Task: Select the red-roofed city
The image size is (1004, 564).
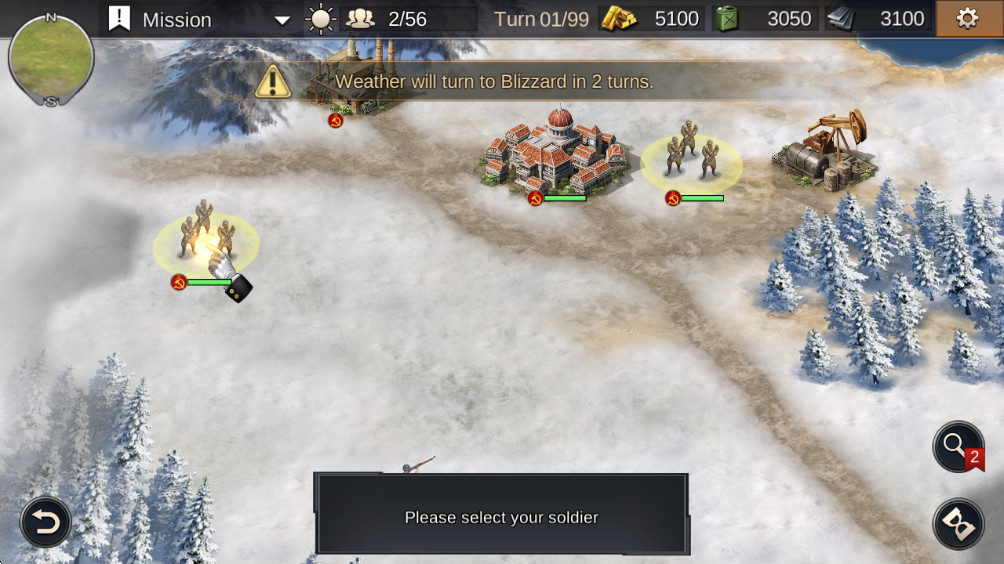Action: point(556,152)
